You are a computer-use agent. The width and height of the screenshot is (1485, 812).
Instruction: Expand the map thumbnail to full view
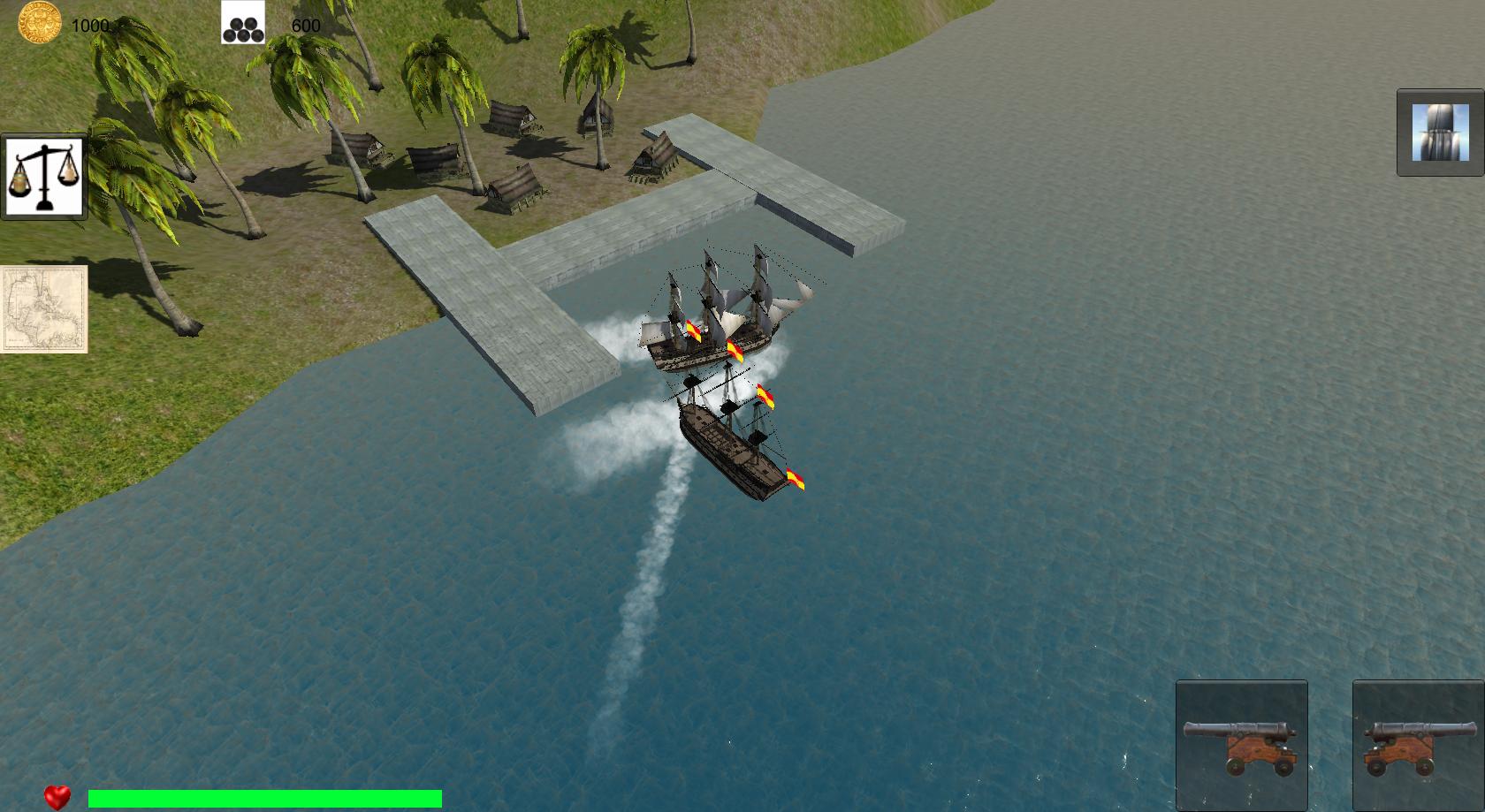tap(42, 307)
